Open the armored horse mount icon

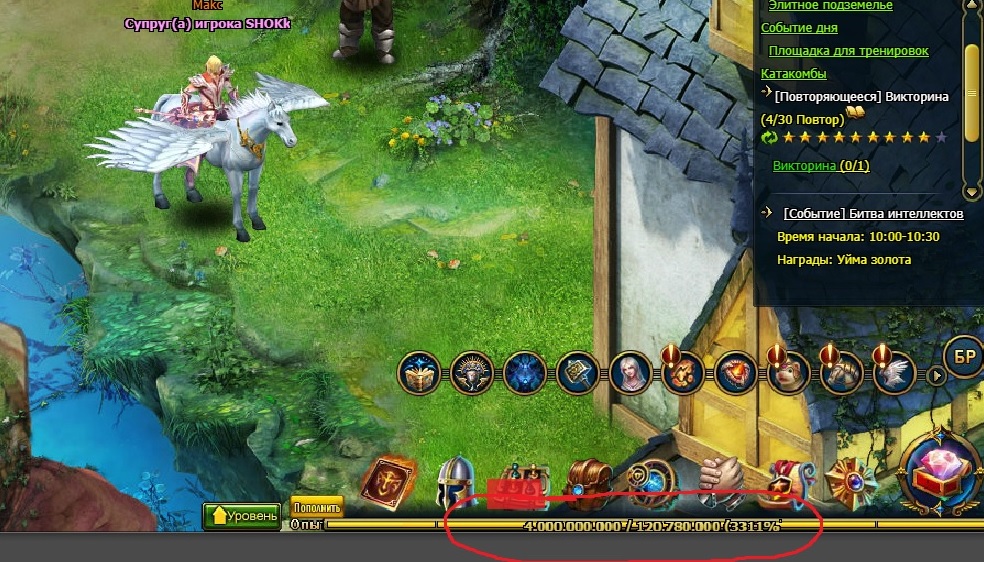pos(838,374)
